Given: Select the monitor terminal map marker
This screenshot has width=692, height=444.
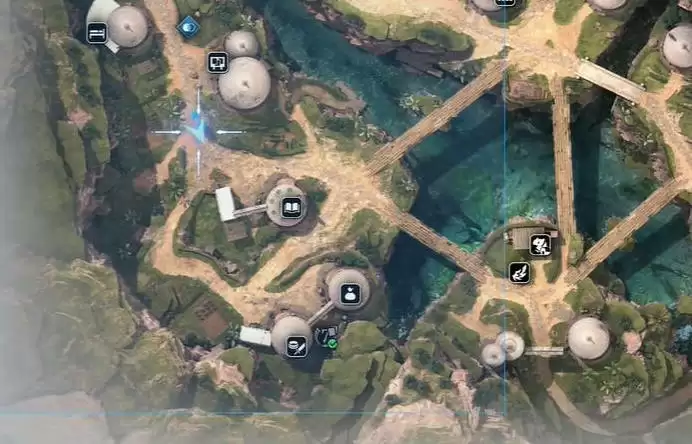Looking at the screenshot, I should (x=217, y=62).
